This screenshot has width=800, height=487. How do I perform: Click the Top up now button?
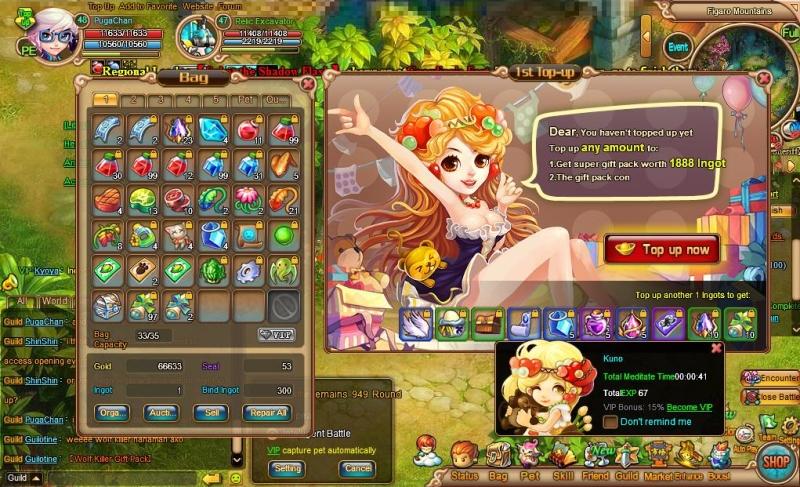[661, 249]
